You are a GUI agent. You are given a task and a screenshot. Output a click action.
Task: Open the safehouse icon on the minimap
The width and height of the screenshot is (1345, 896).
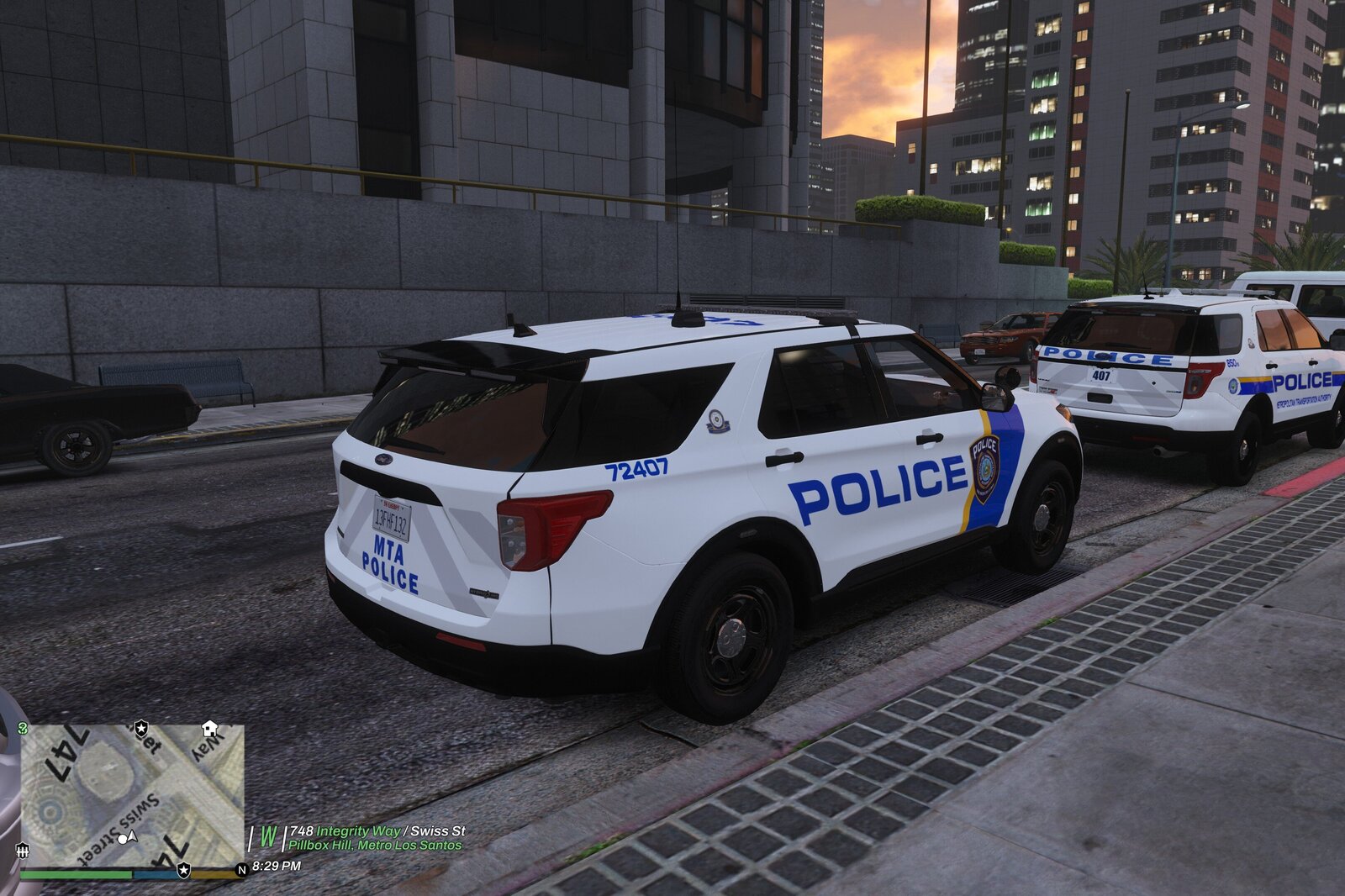(210, 728)
